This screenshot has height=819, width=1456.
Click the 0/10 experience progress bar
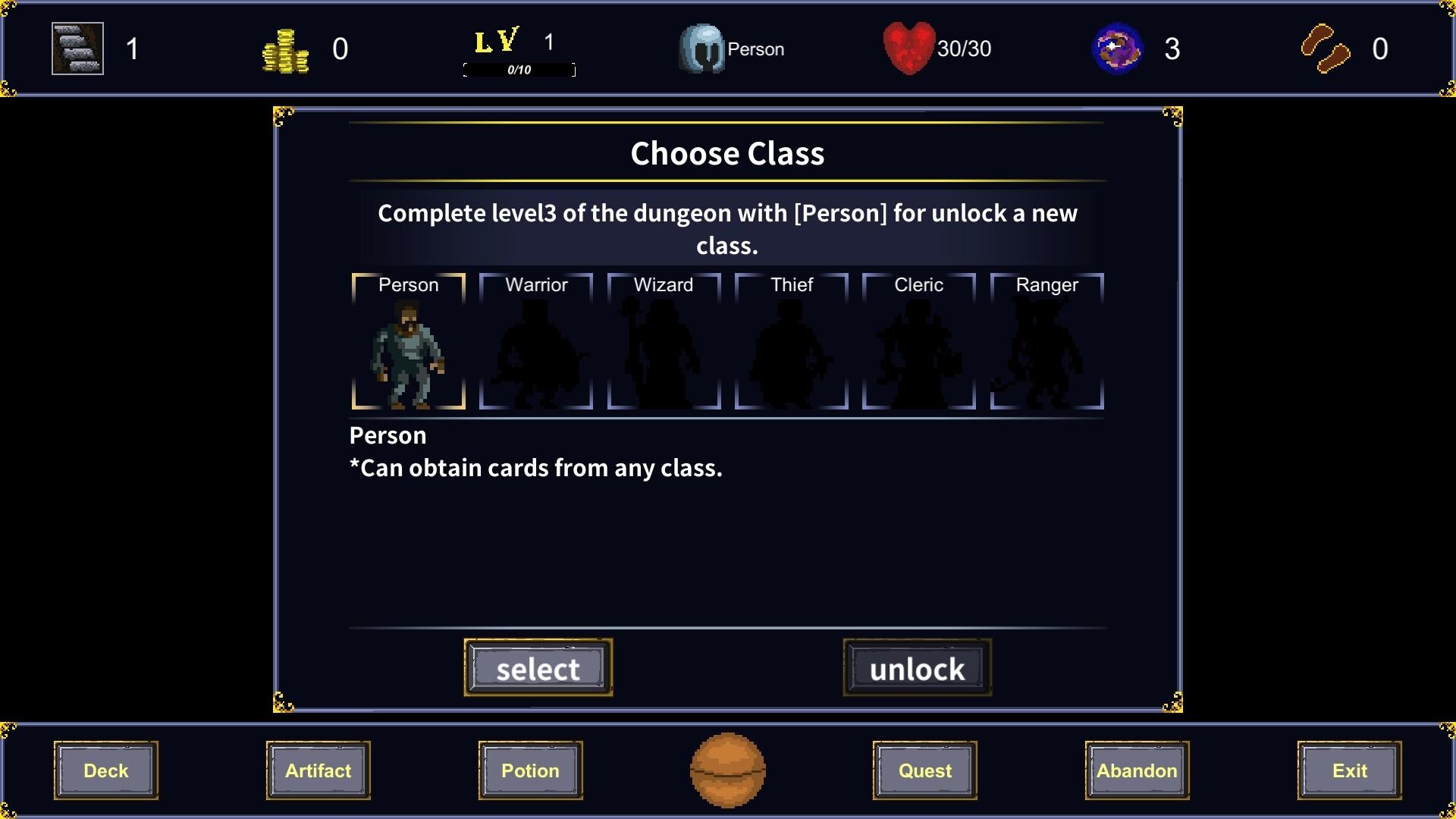(x=519, y=71)
